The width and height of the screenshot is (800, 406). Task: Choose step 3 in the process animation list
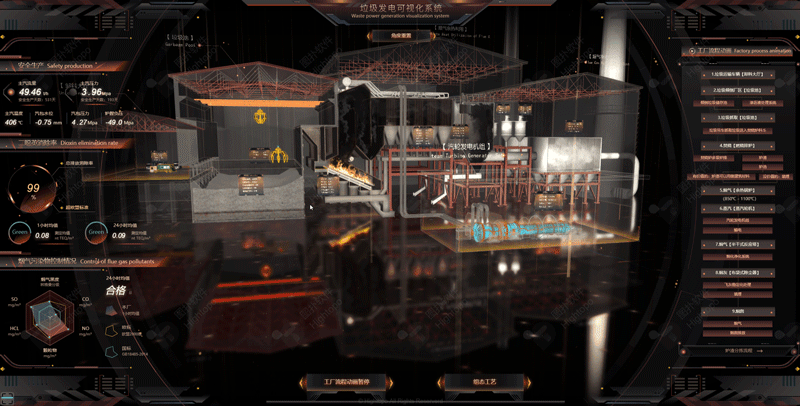coord(737,117)
